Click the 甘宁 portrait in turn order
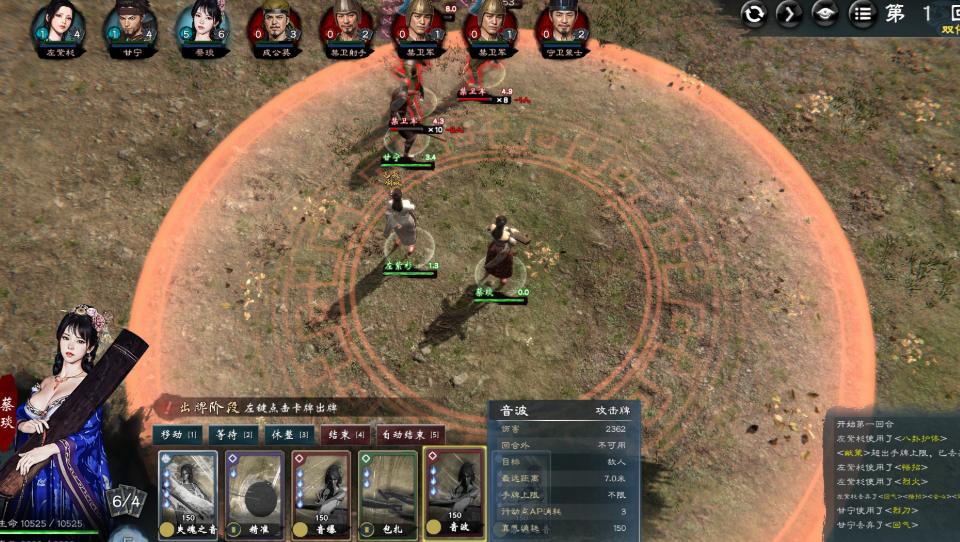This screenshot has height=542, width=960. pyautogui.click(x=130, y=23)
